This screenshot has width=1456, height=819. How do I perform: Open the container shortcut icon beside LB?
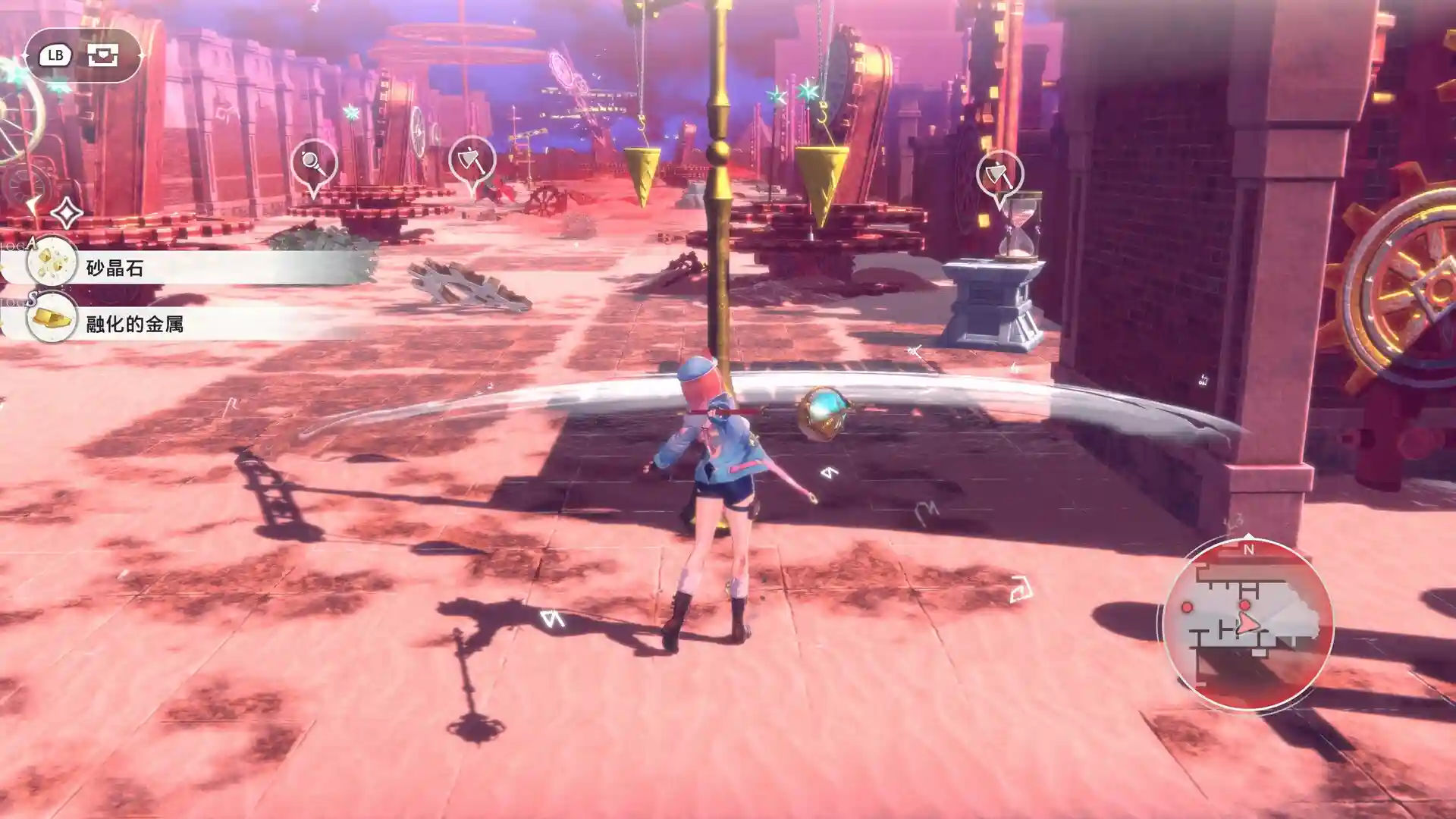[x=102, y=55]
